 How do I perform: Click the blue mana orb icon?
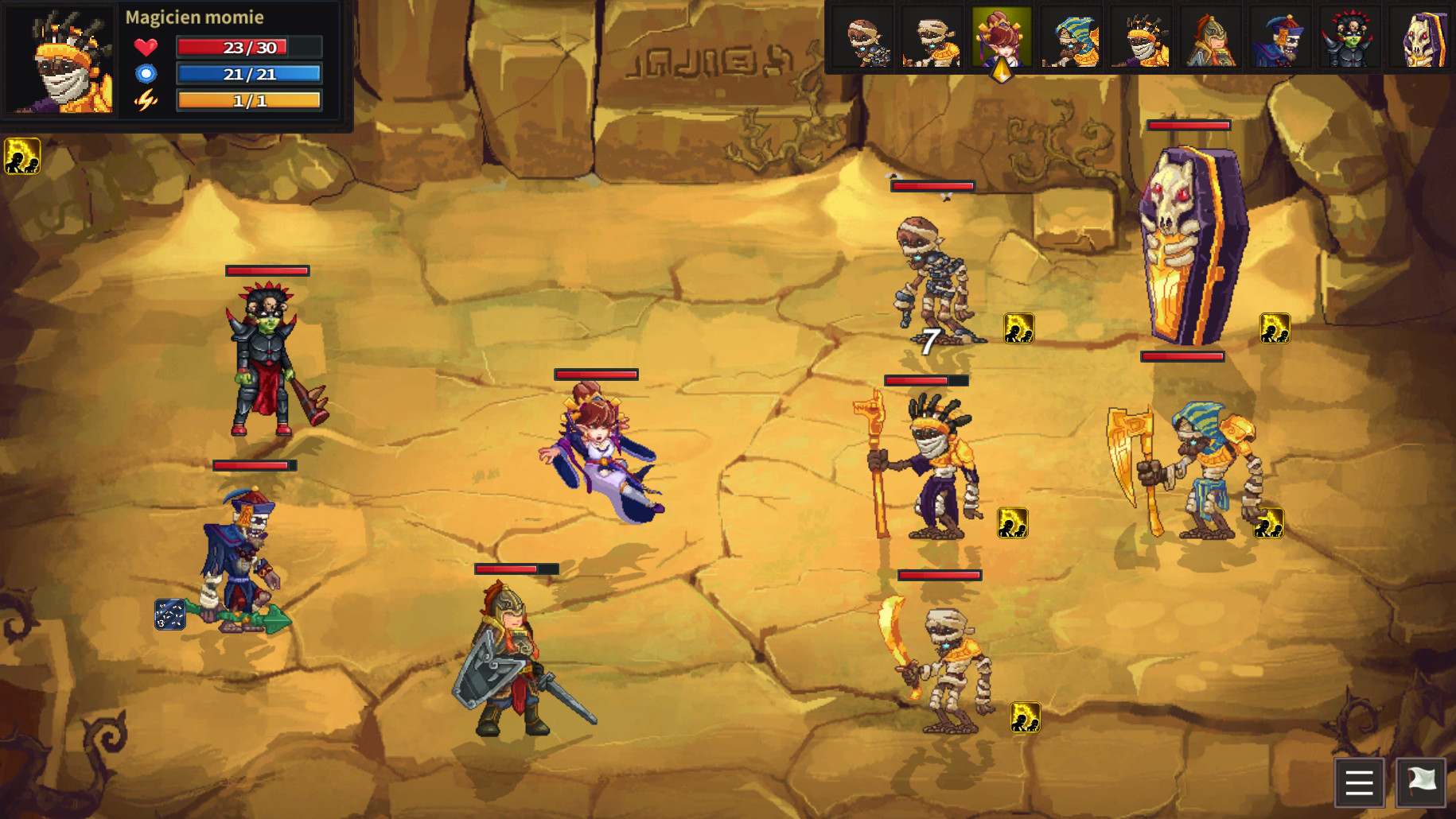[146, 73]
